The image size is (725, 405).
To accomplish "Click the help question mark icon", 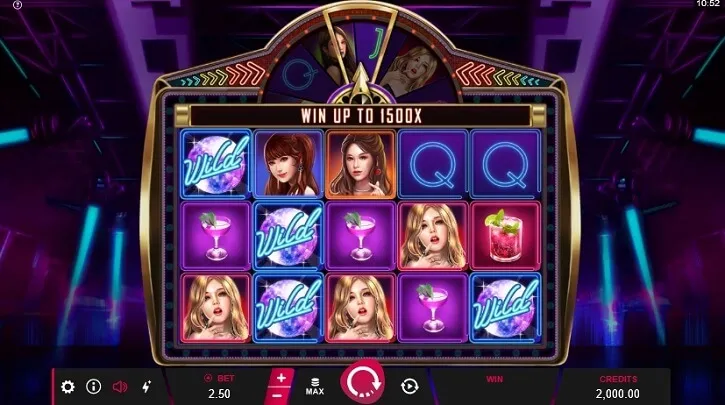I will coord(16,5).
